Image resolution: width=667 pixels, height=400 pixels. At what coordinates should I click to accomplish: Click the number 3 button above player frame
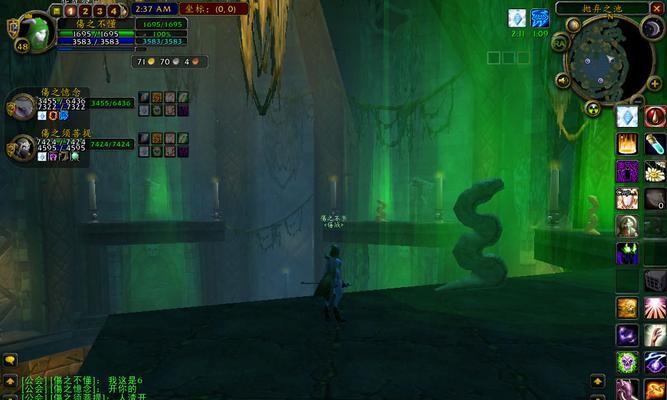pyautogui.click(x=98, y=10)
